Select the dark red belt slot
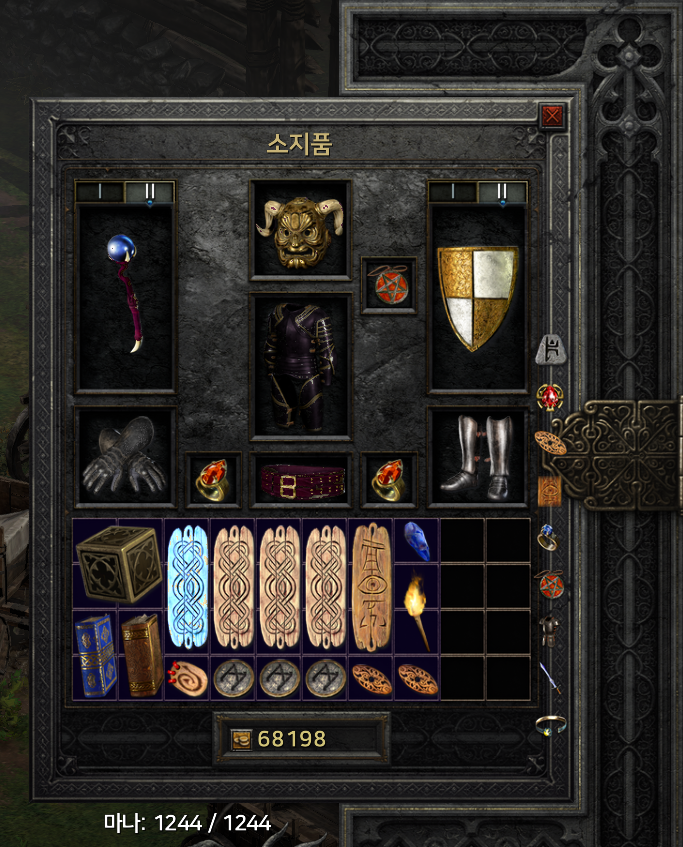This screenshot has height=847, width=683. (x=299, y=482)
